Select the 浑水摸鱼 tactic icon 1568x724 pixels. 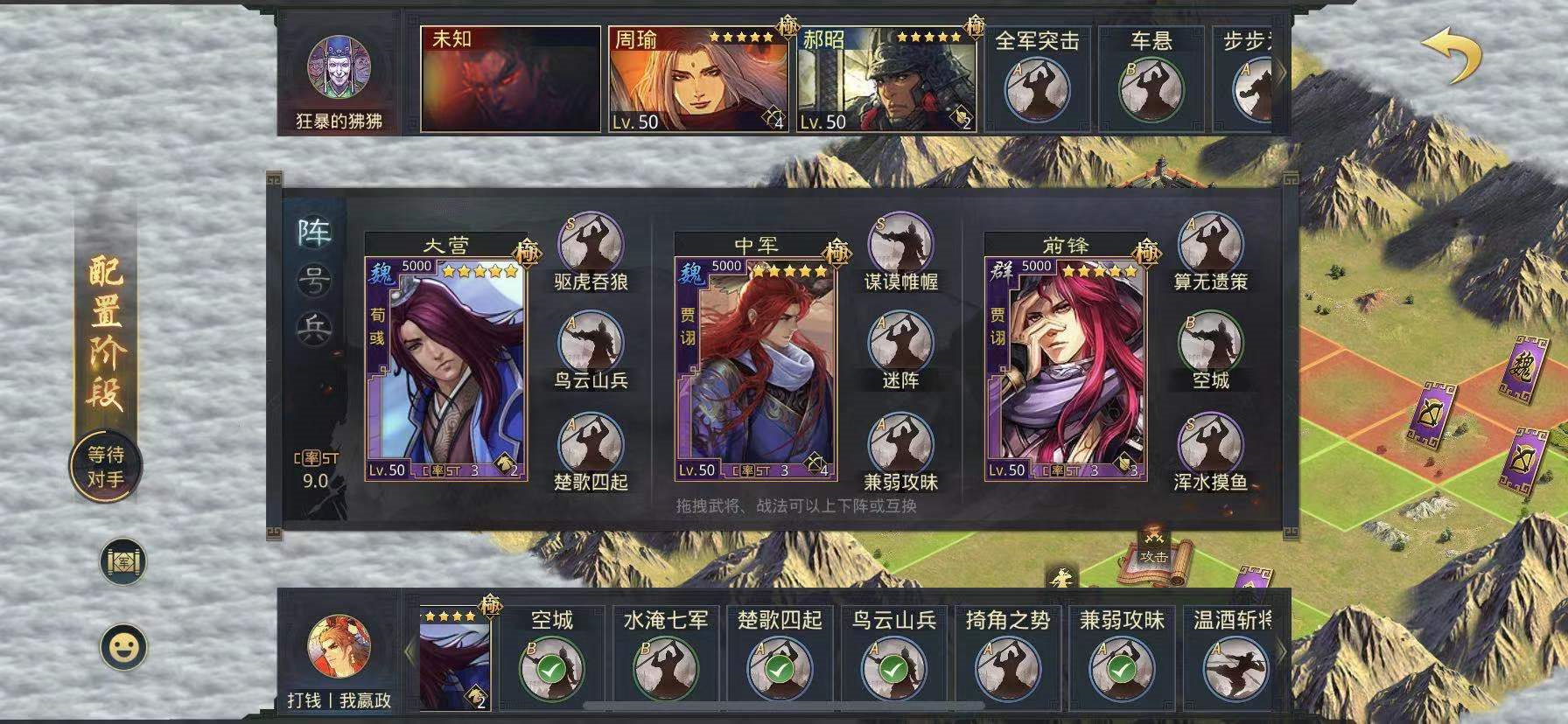pos(1210,444)
